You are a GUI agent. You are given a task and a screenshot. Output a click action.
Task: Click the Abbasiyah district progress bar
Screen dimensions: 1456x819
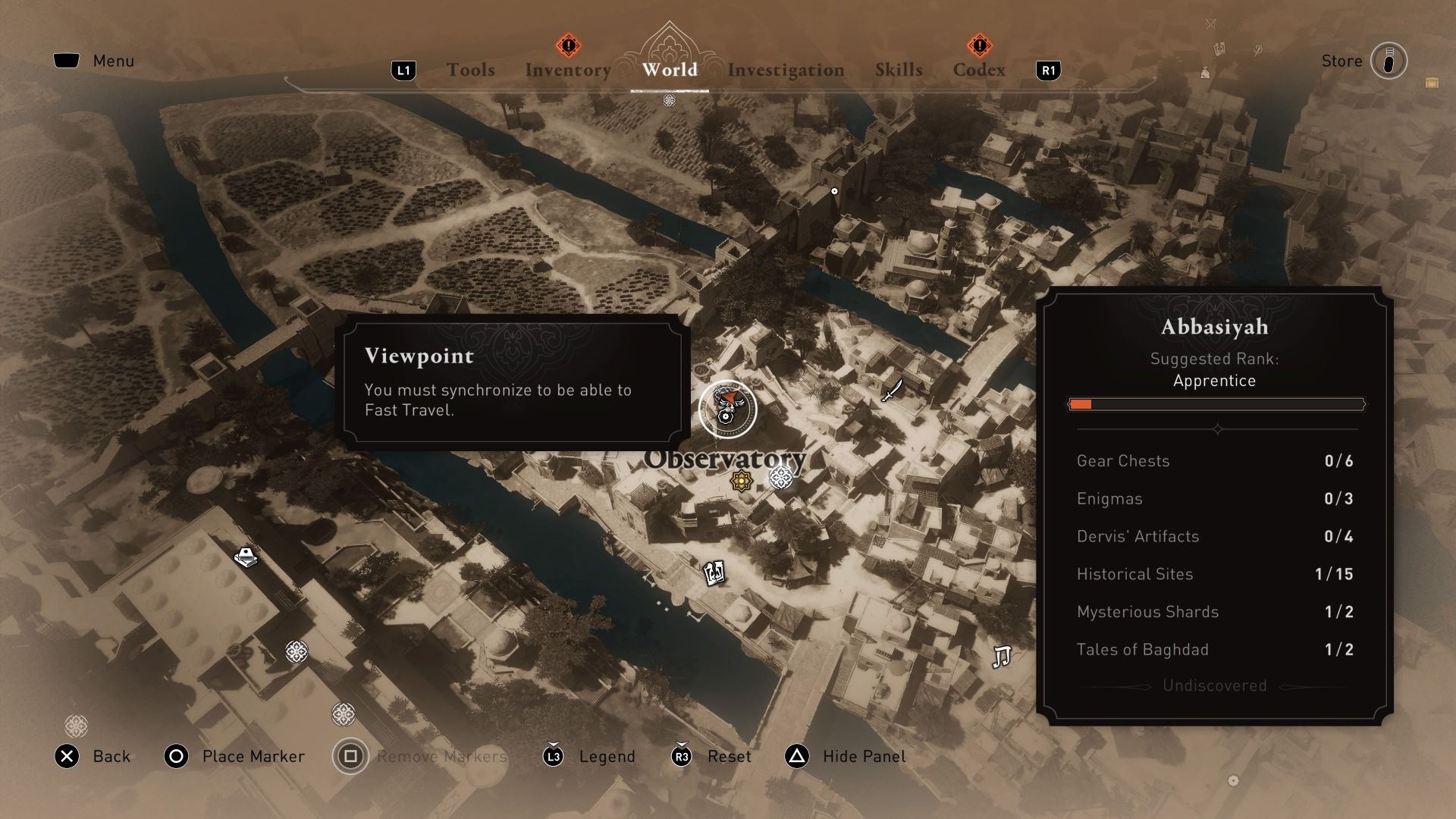(x=1215, y=404)
